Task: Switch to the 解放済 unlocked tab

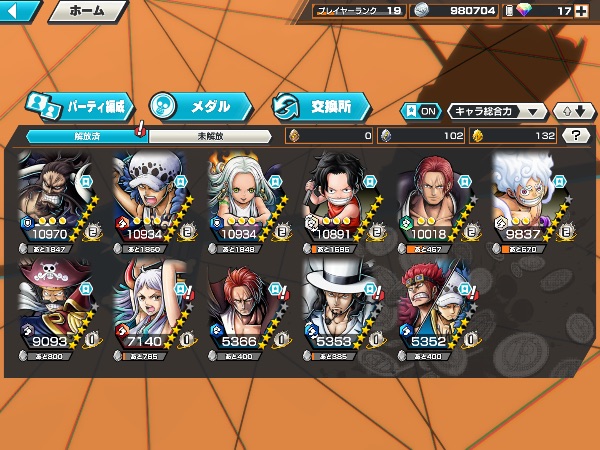Action: (x=81, y=136)
